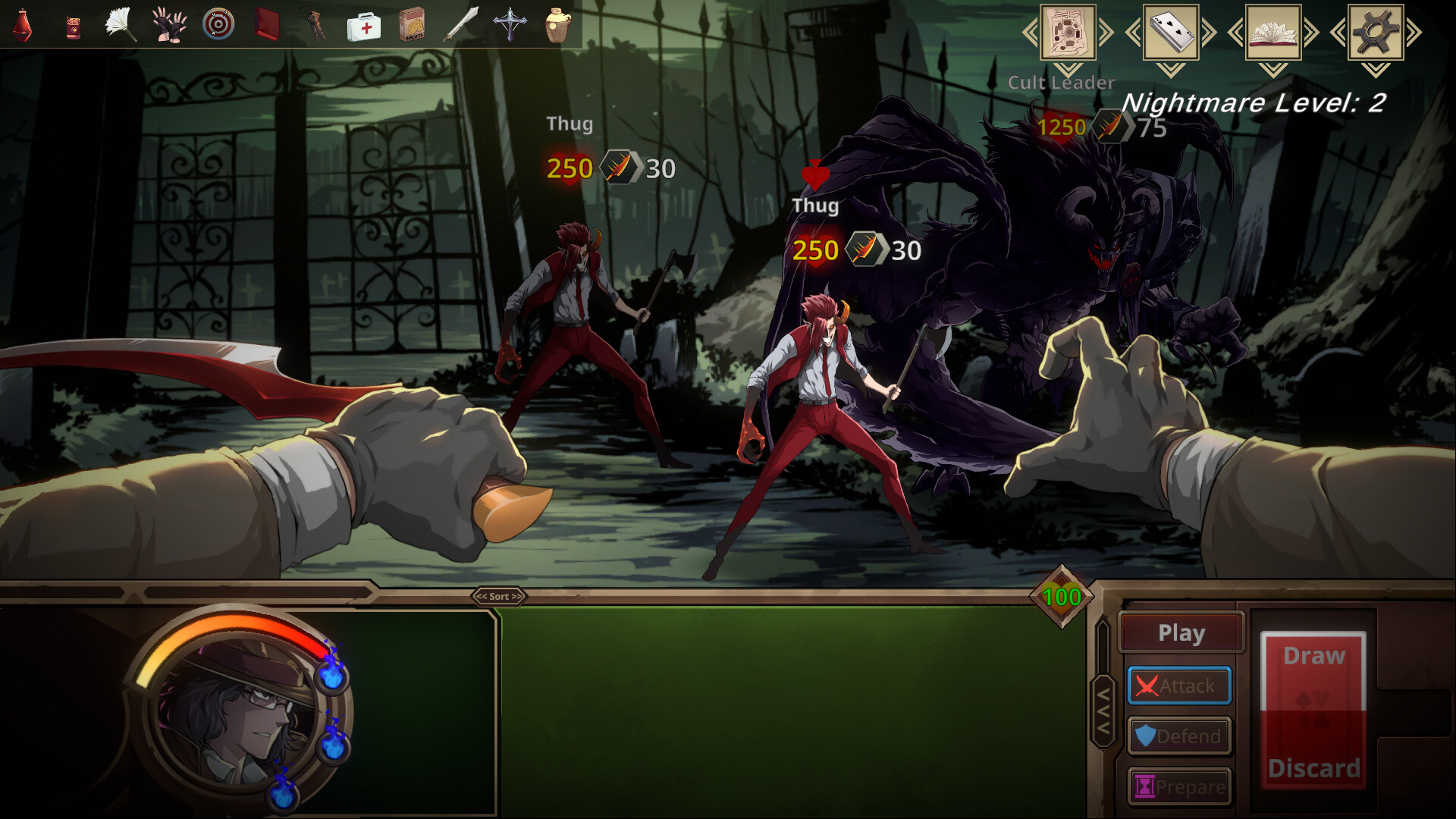
Task: Choose the Attack action
Action: click(x=1179, y=686)
